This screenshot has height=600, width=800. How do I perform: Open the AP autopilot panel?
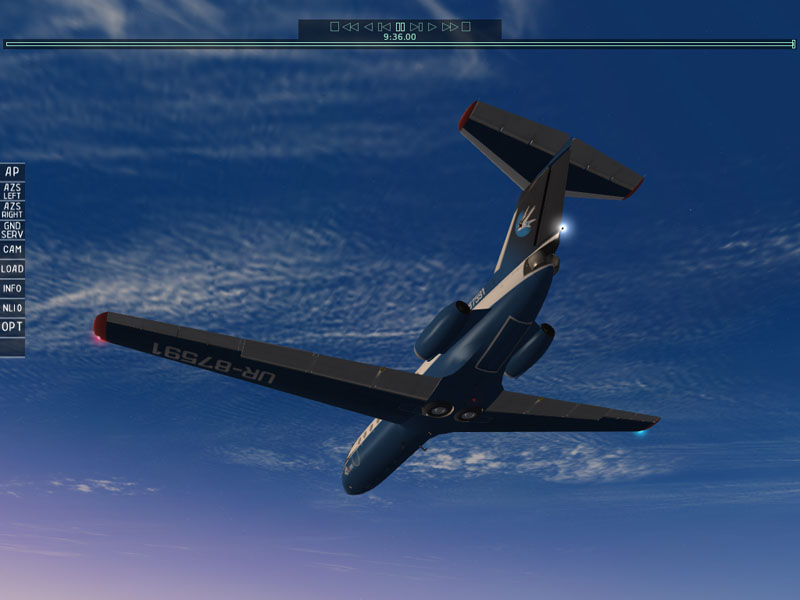(12, 171)
